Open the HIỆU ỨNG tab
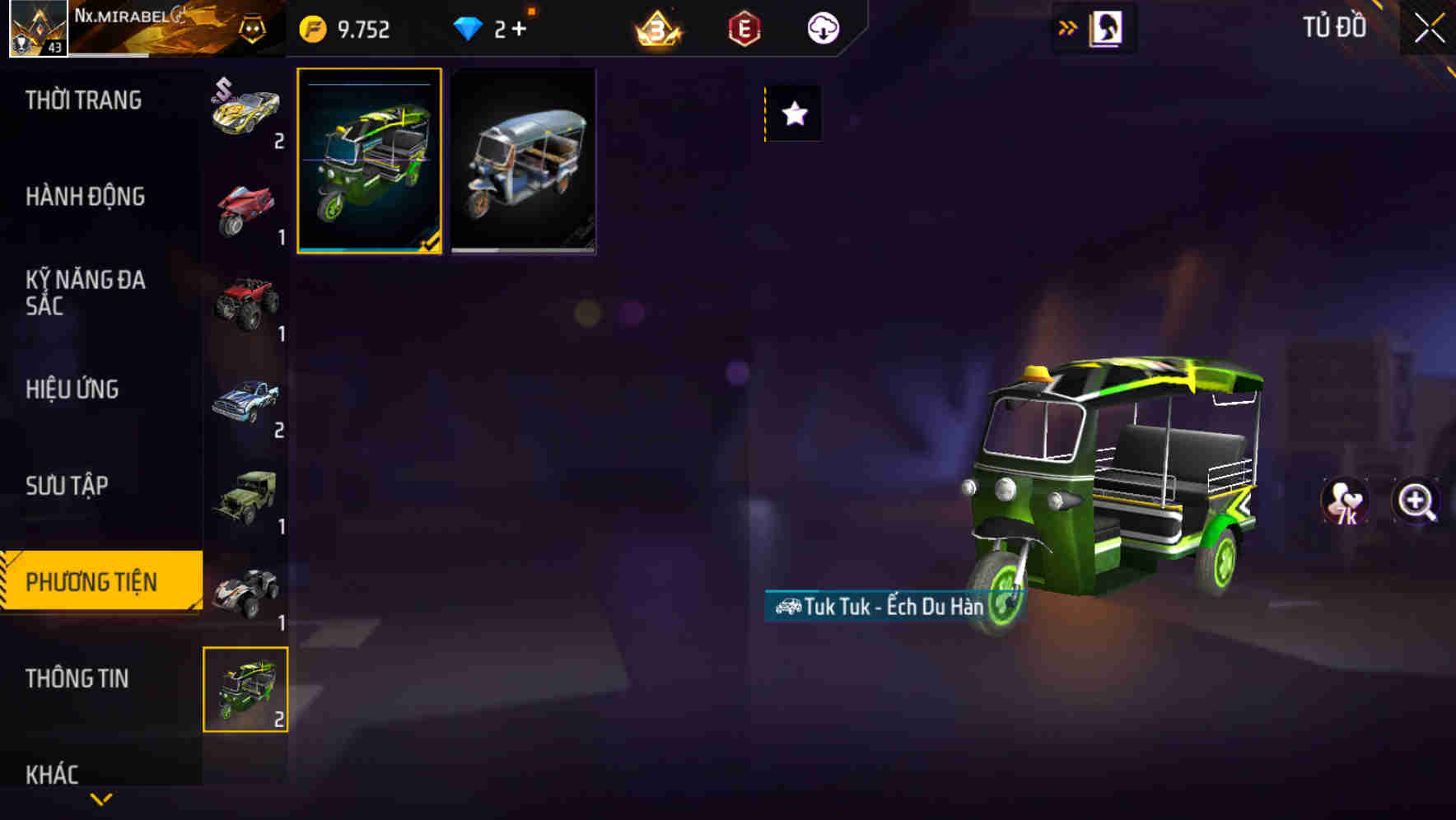1456x820 pixels. [x=72, y=389]
